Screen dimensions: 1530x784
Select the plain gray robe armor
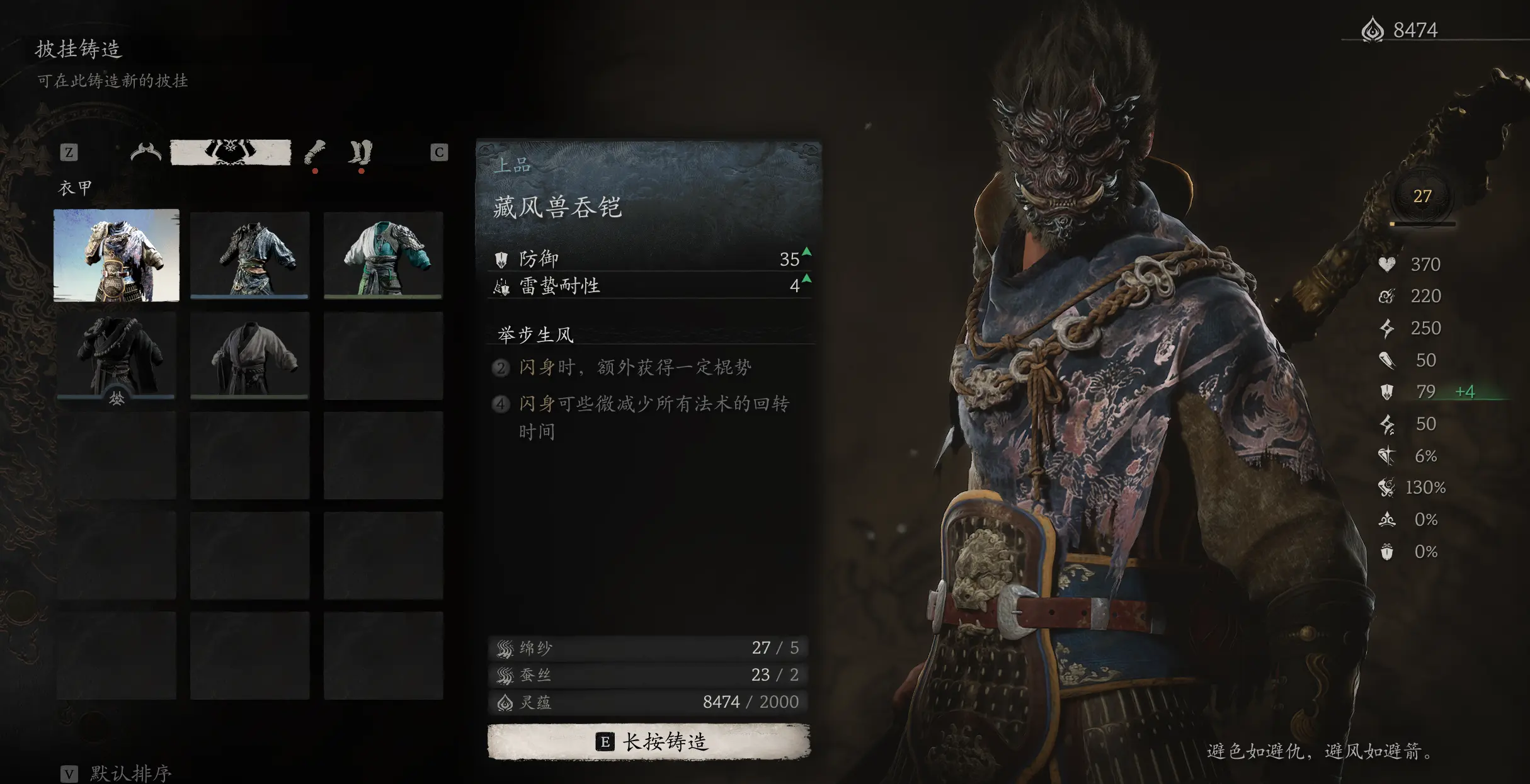(x=250, y=356)
